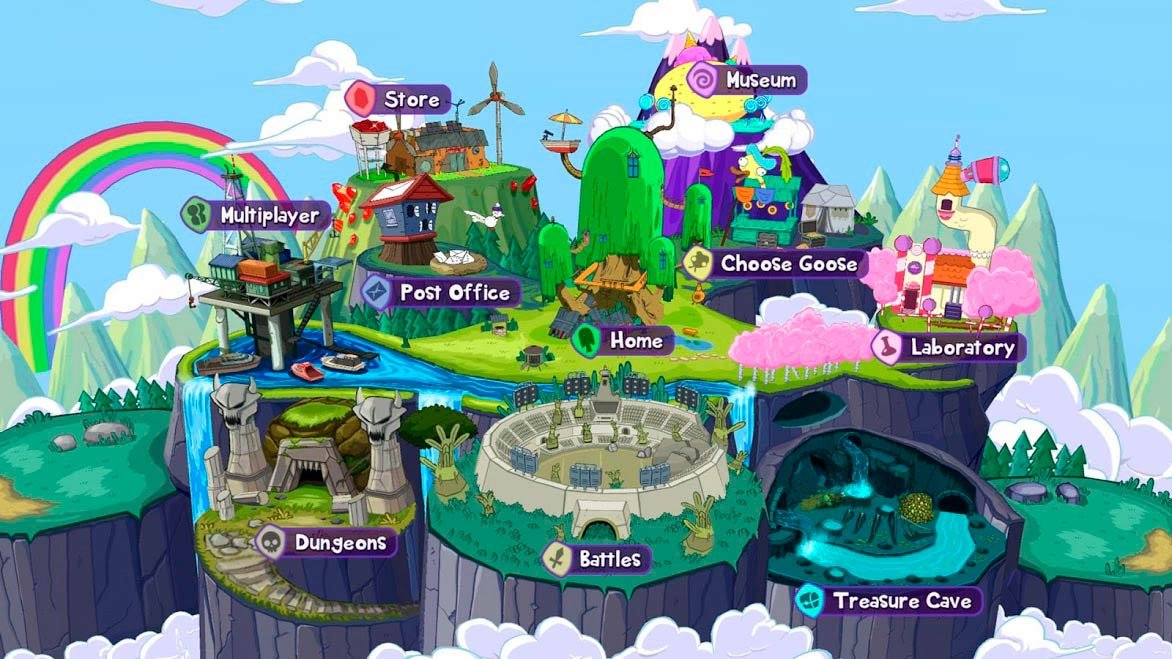
Task: Open the Treasure Cave
Action: coord(889,601)
